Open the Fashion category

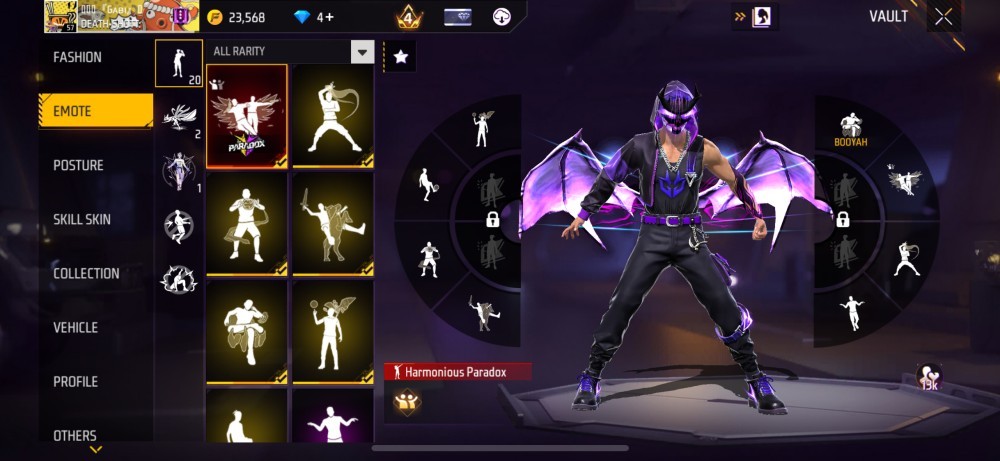78,58
